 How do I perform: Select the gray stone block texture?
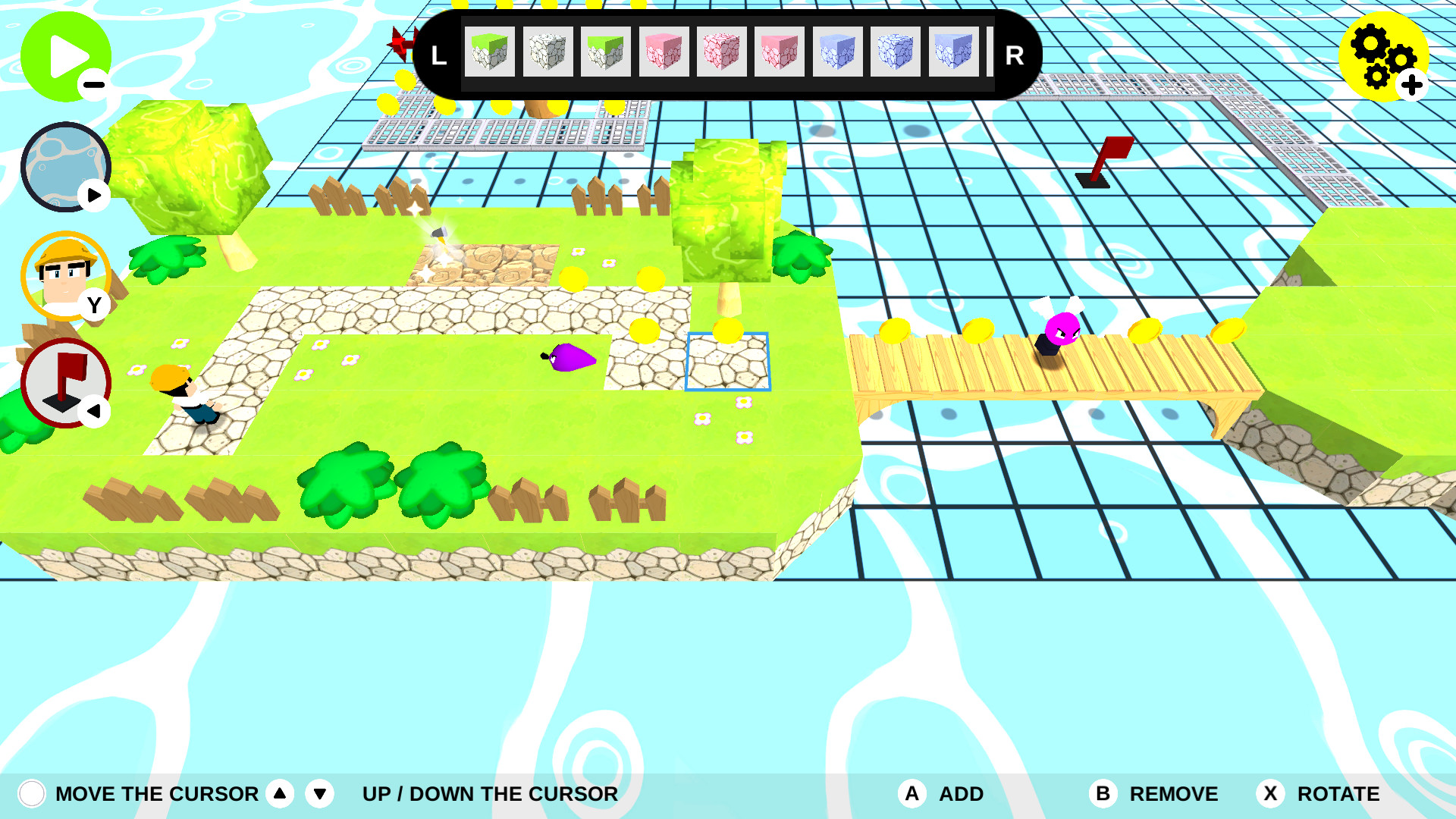(549, 53)
